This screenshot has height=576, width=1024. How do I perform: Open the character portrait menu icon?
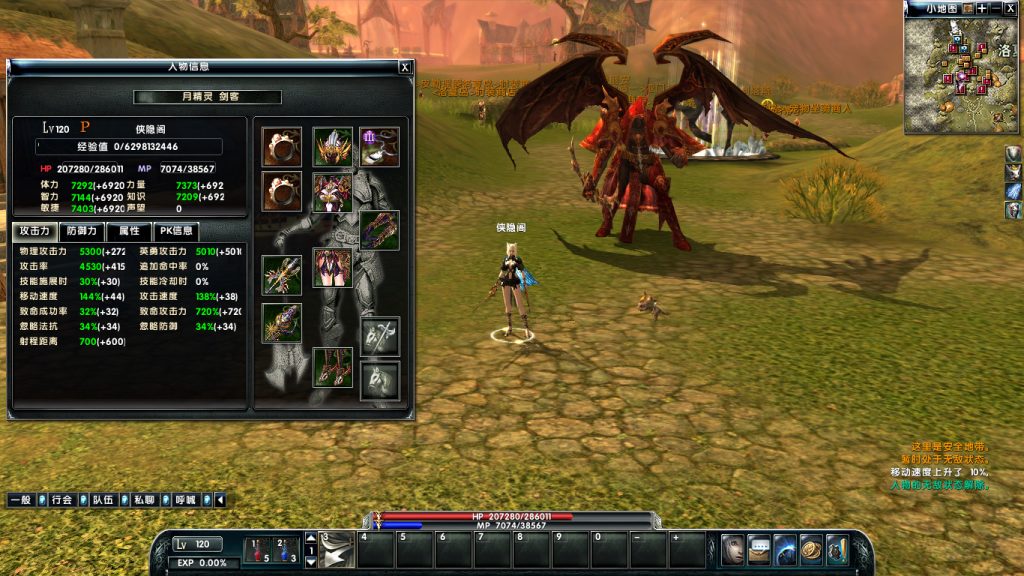pyautogui.click(x=733, y=549)
